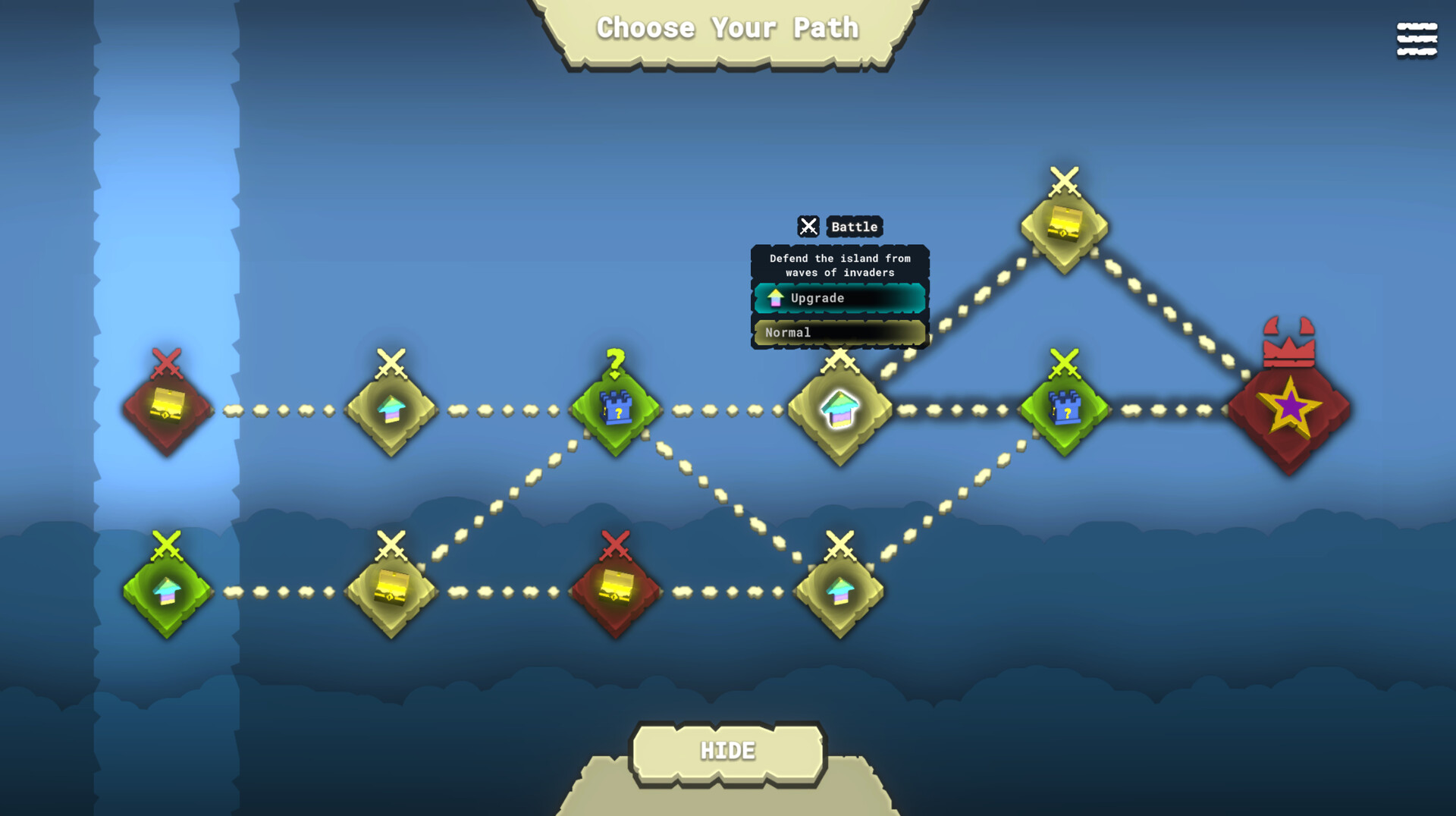Screen dimensions: 1456x816
Task: Click the second upgrade battle node in the top row
Action: (x=391, y=410)
